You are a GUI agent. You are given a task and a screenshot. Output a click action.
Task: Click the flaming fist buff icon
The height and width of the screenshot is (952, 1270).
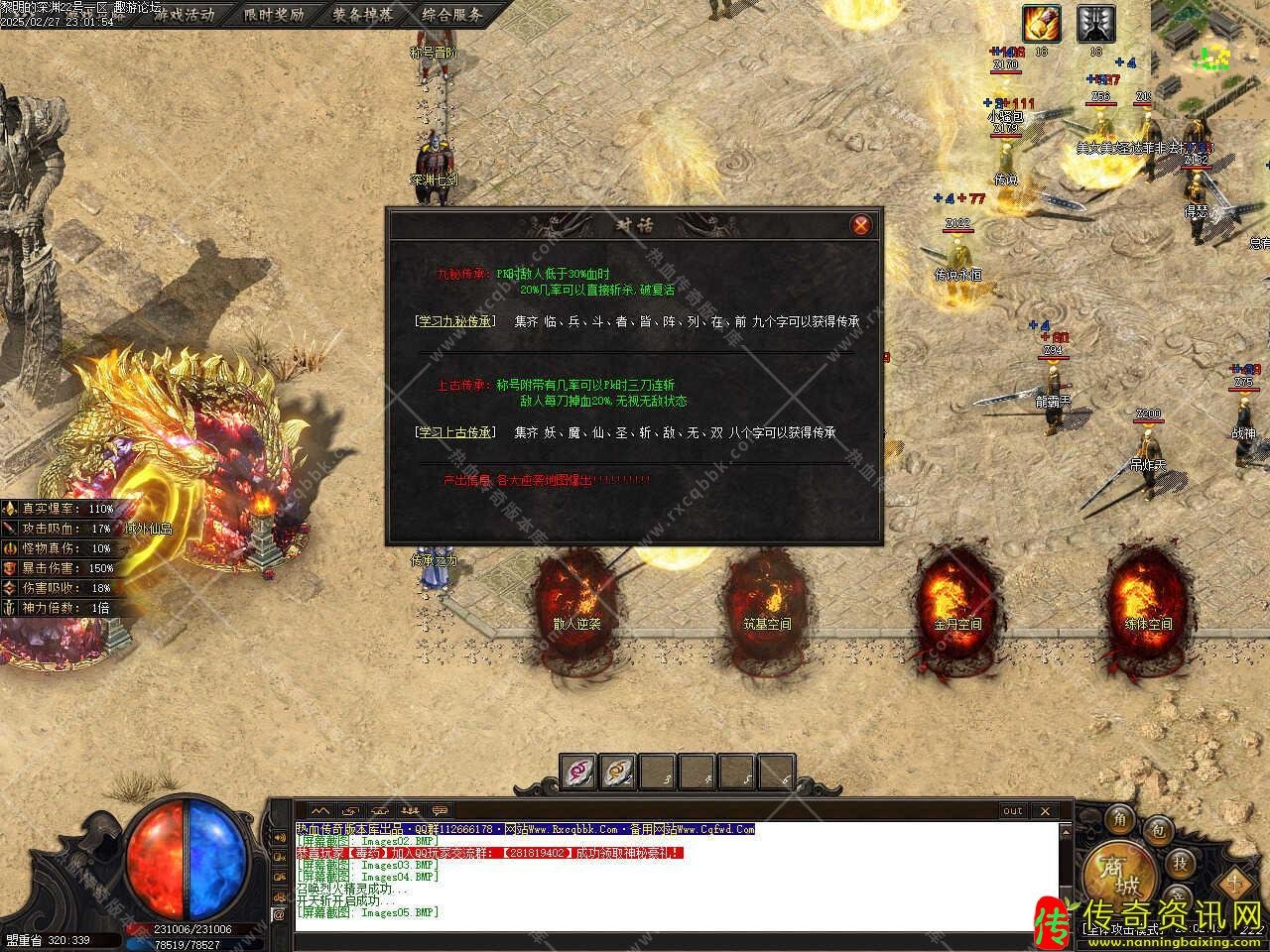click(1041, 23)
